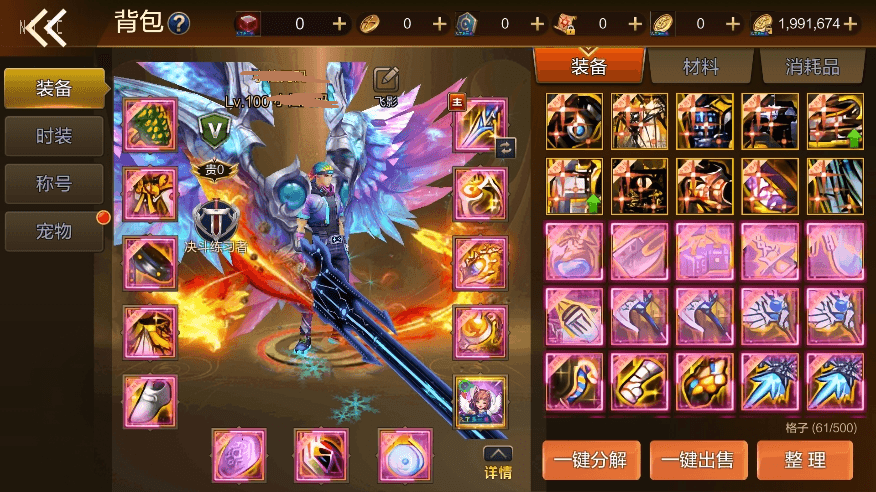The height and width of the screenshot is (492, 876).
Task: Go back with the double-arrow button
Action: (43, 27)
